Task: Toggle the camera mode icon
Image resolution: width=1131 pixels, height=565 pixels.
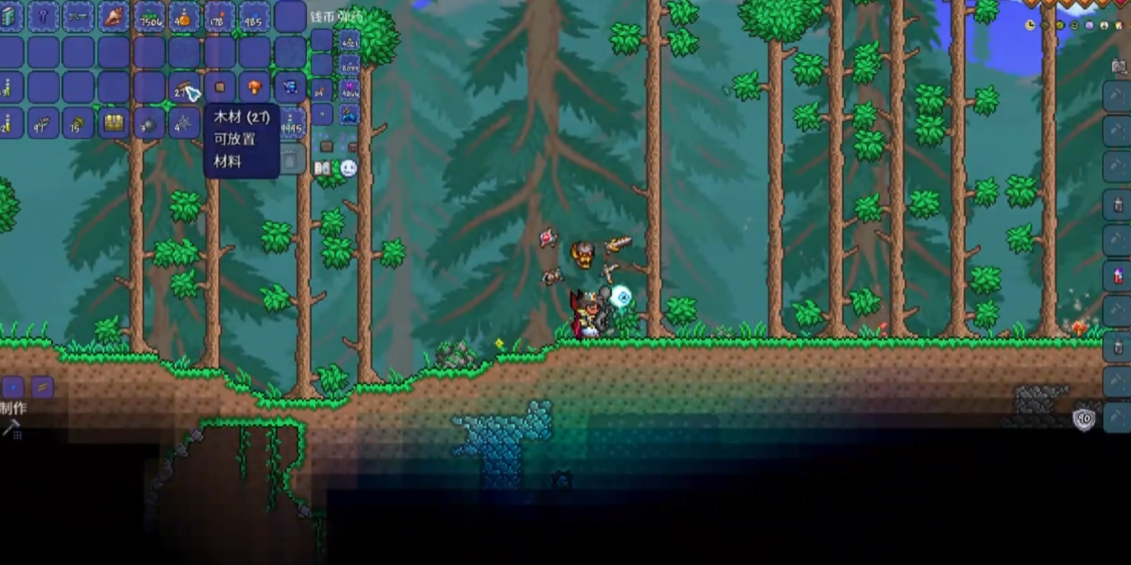Action: tap(1119, 66)
